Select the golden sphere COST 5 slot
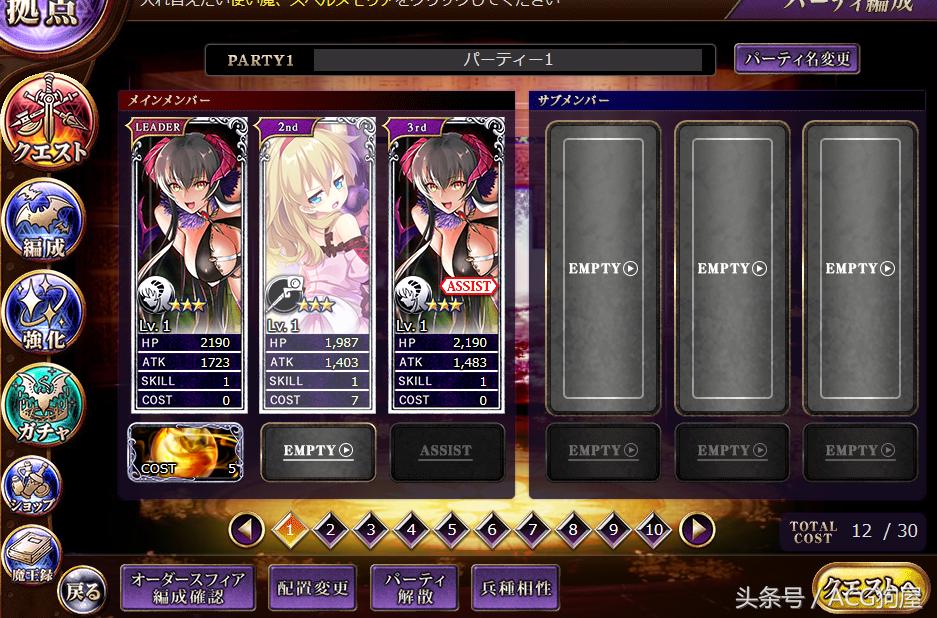The height and width of the screenshot is (618, 937). (186, 451)
